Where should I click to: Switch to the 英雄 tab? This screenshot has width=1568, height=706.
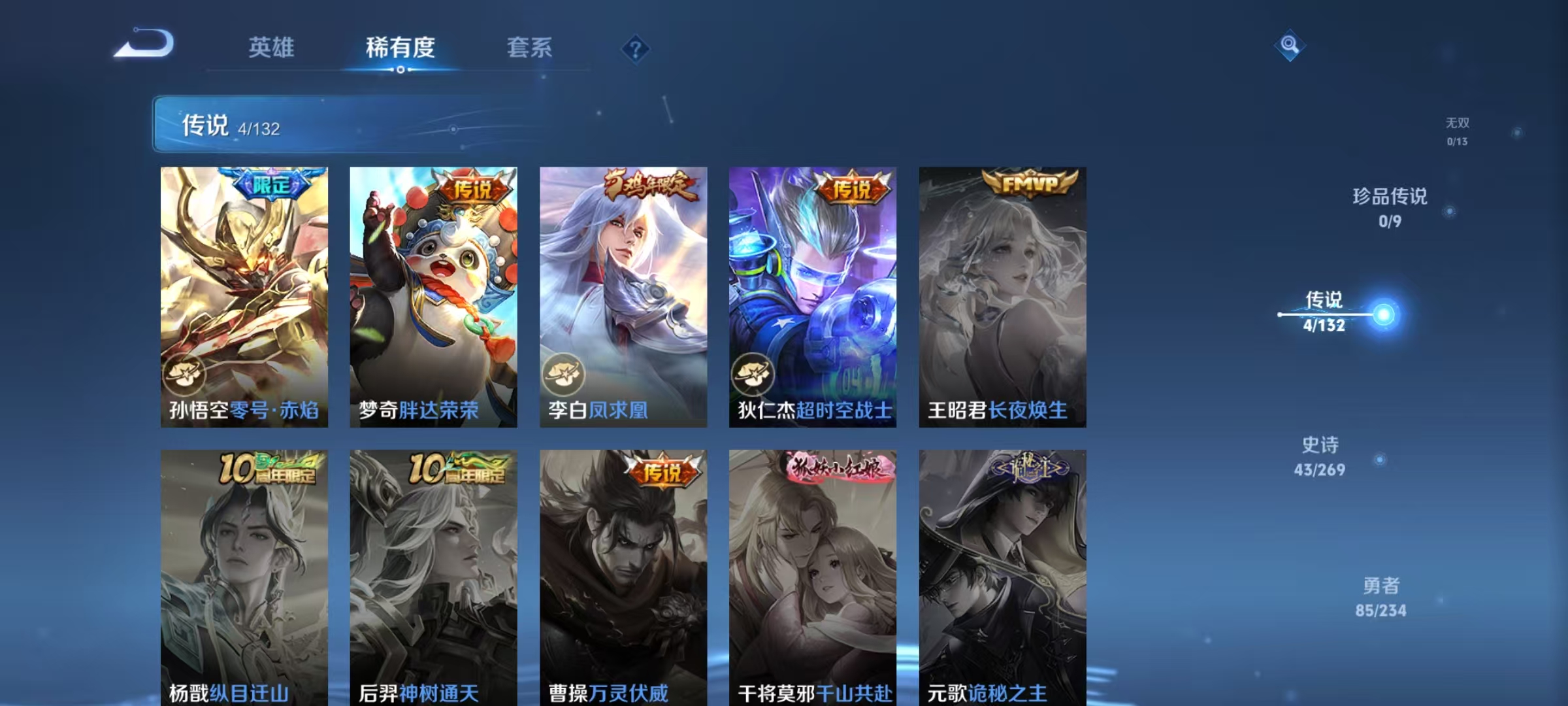(272, 47)
